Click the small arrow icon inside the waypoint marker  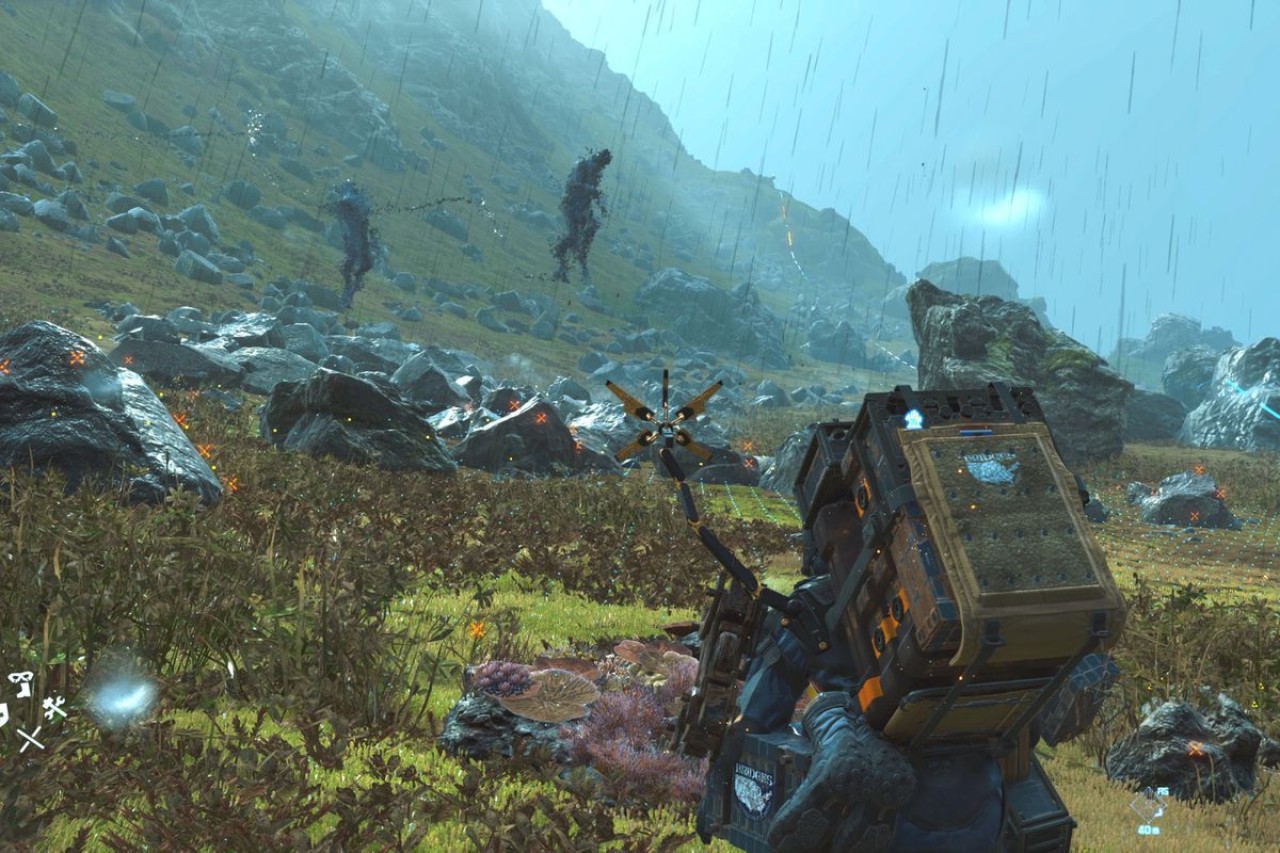click(x=1159, y=812)
